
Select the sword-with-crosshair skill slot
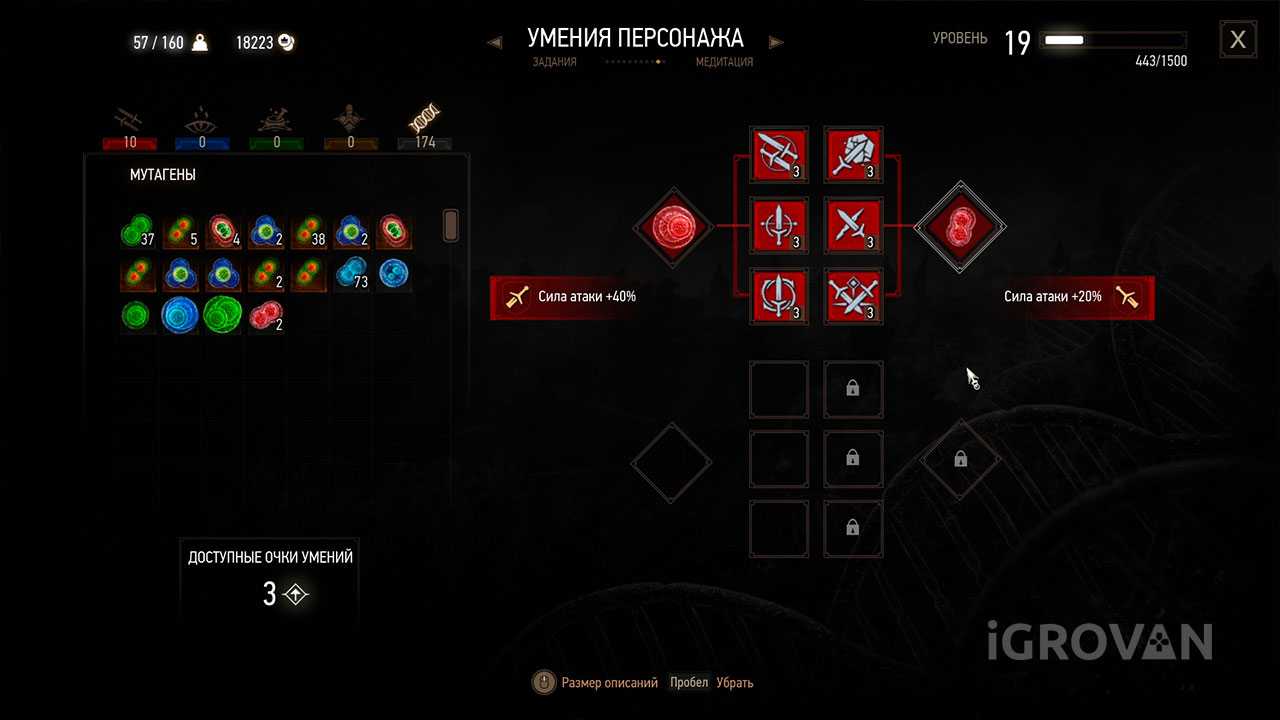(779, 226)
